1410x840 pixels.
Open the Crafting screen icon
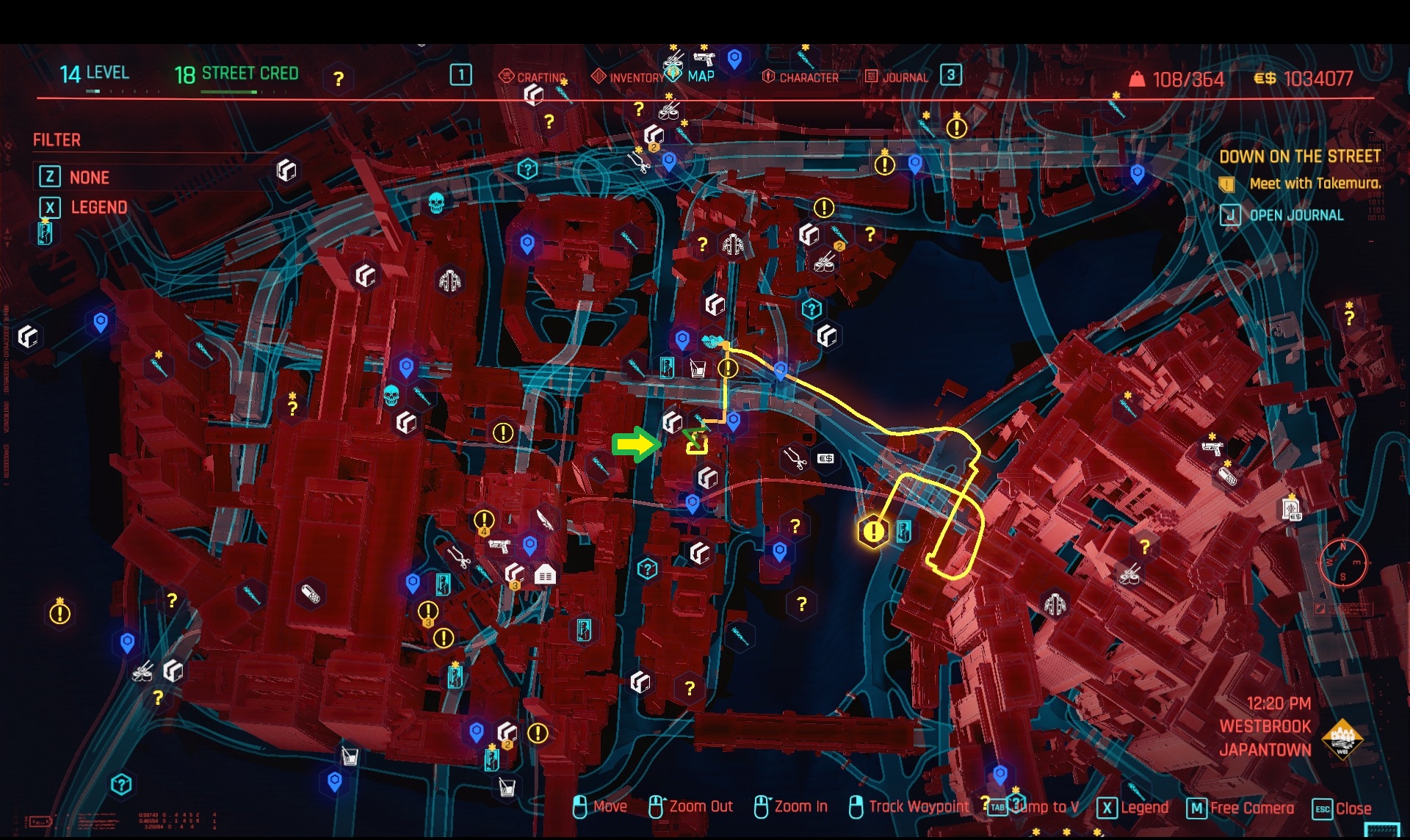click(x=506, y=74)
